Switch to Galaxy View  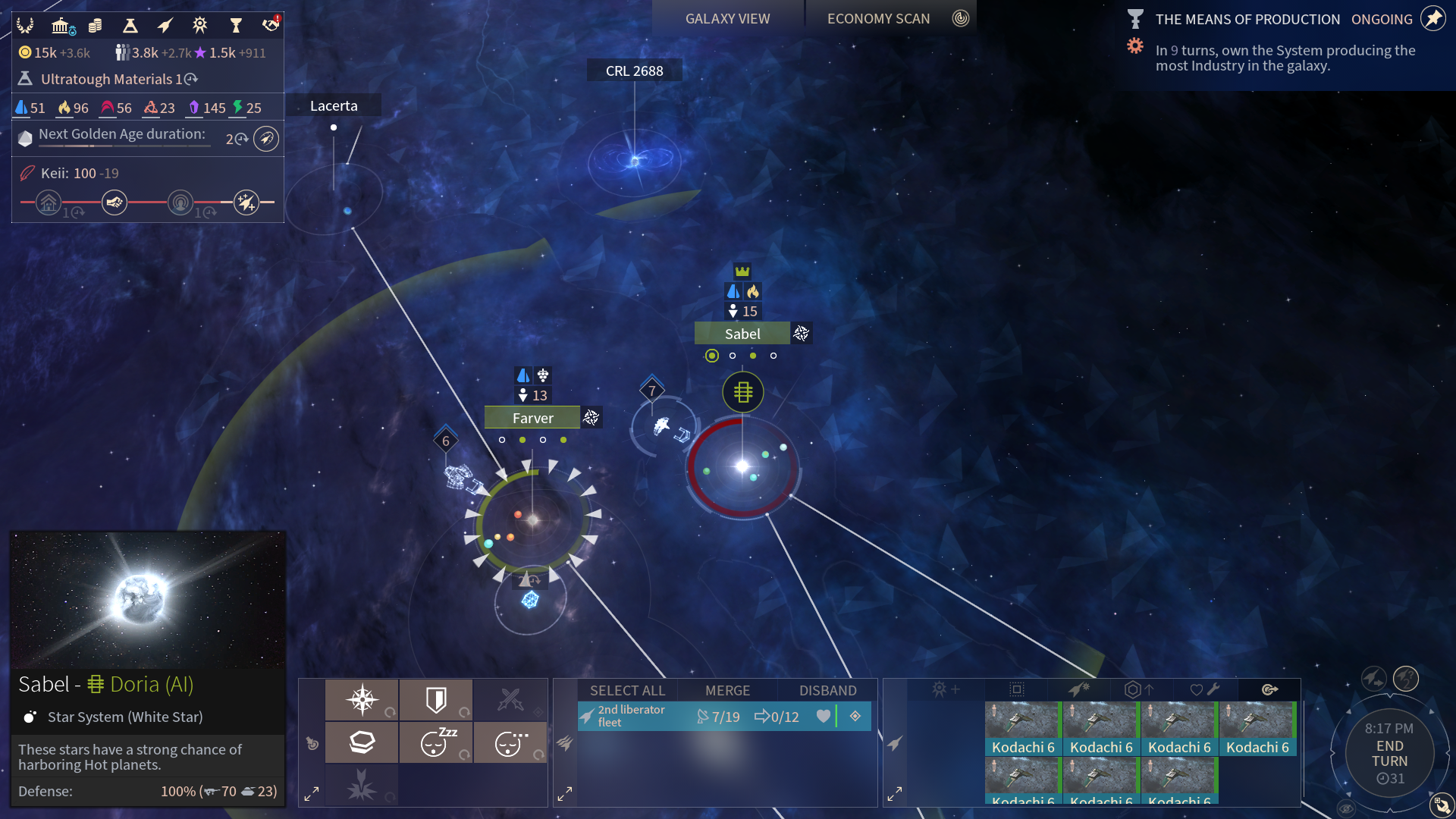727,19
